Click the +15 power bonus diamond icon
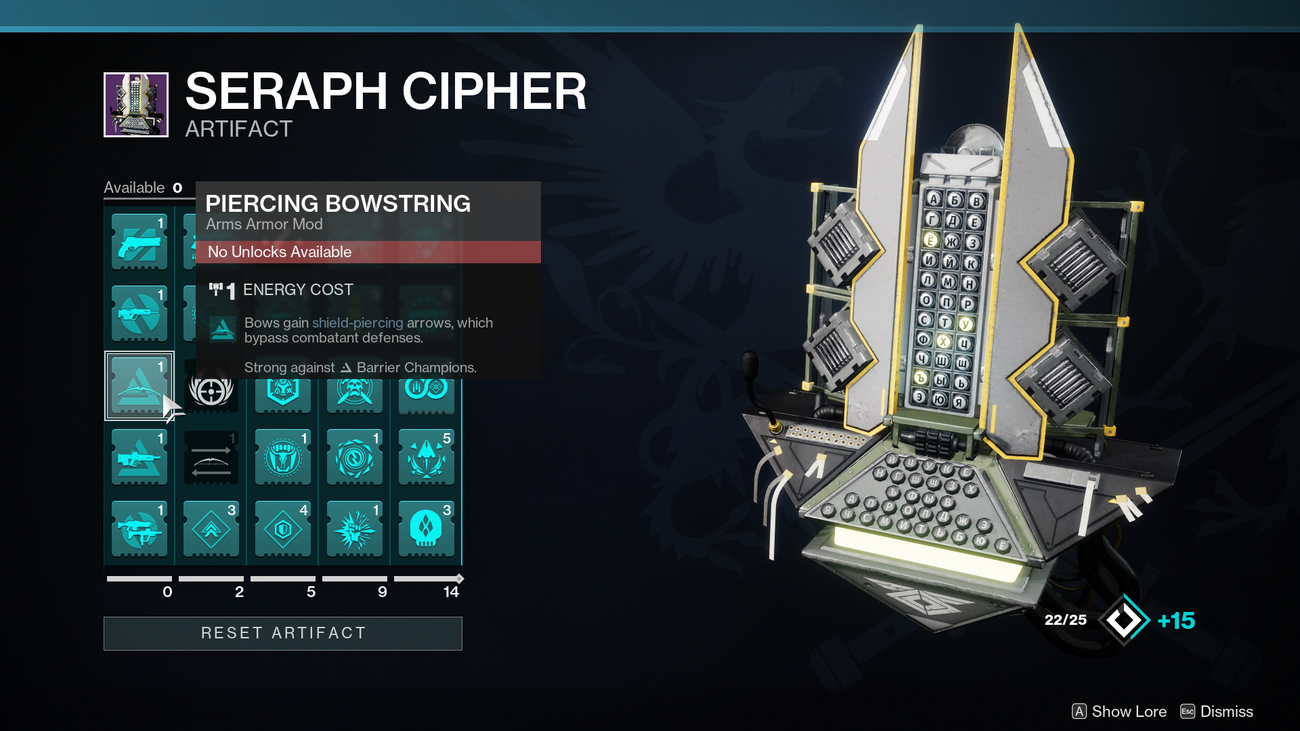 click(x=1126, y=618)
